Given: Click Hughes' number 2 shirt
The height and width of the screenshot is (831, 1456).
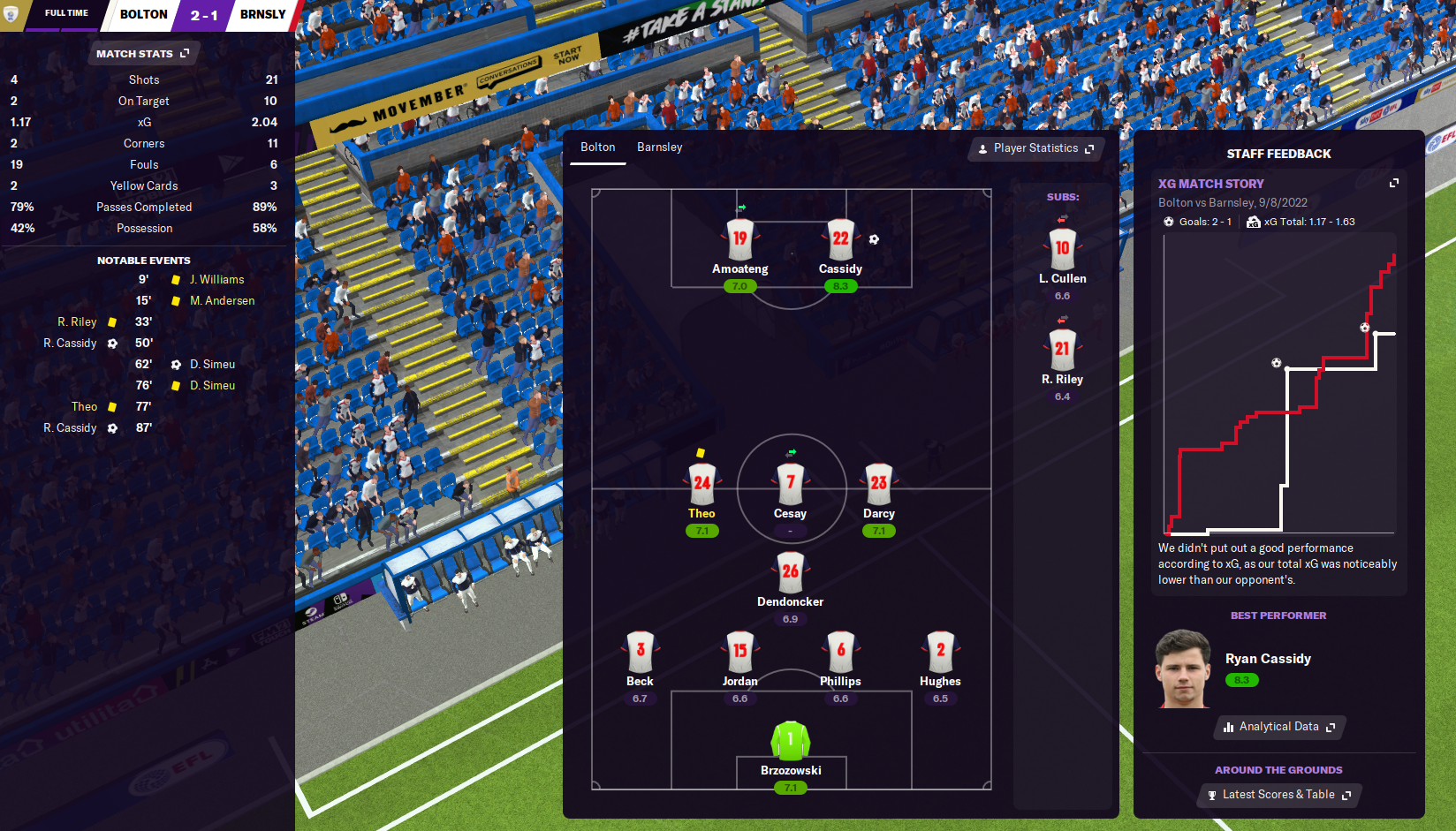Looking at the screenshot, I should [x=940, y=652].
